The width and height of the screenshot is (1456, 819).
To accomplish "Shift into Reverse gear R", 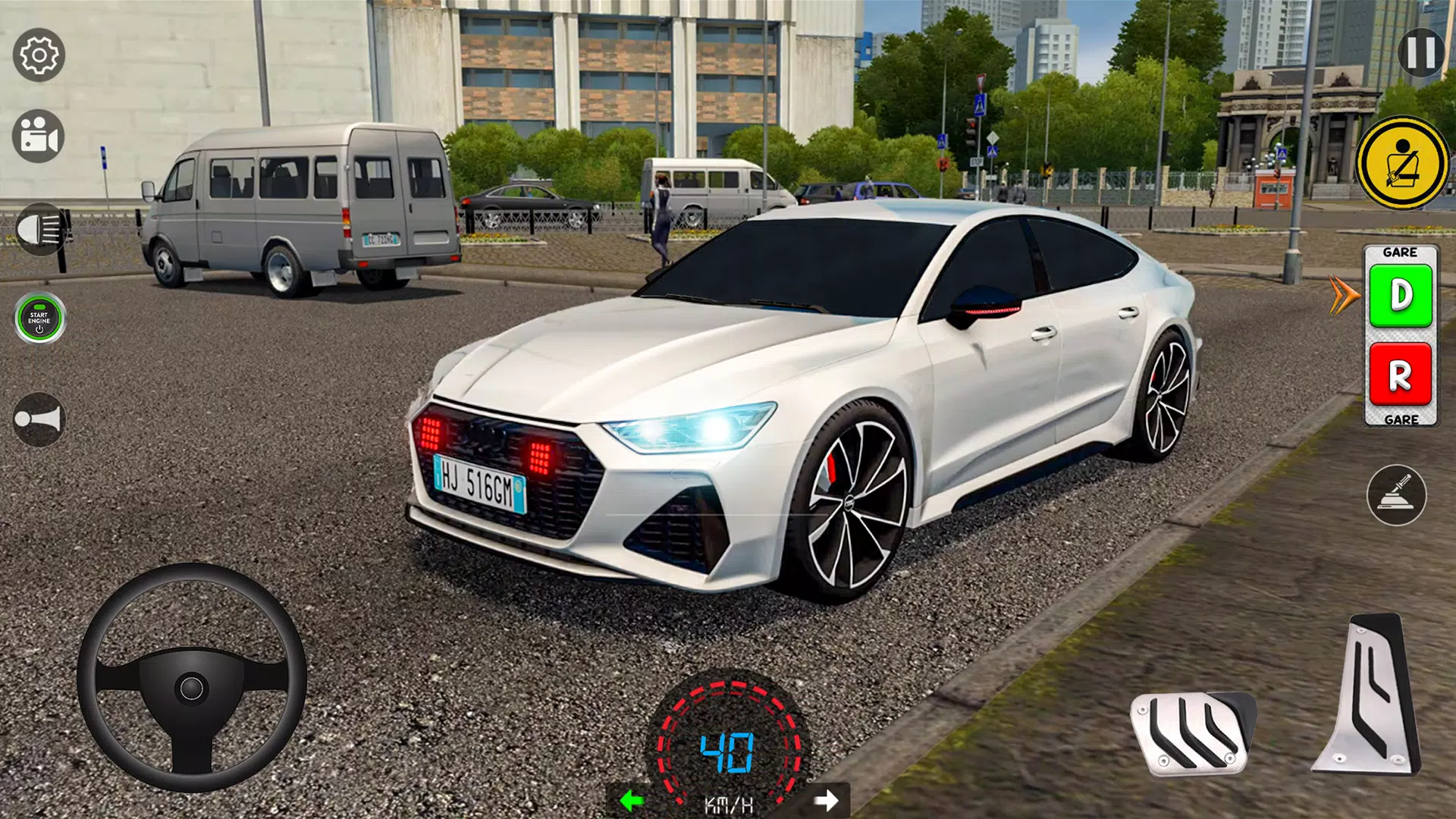I will tap(1400, 375).
